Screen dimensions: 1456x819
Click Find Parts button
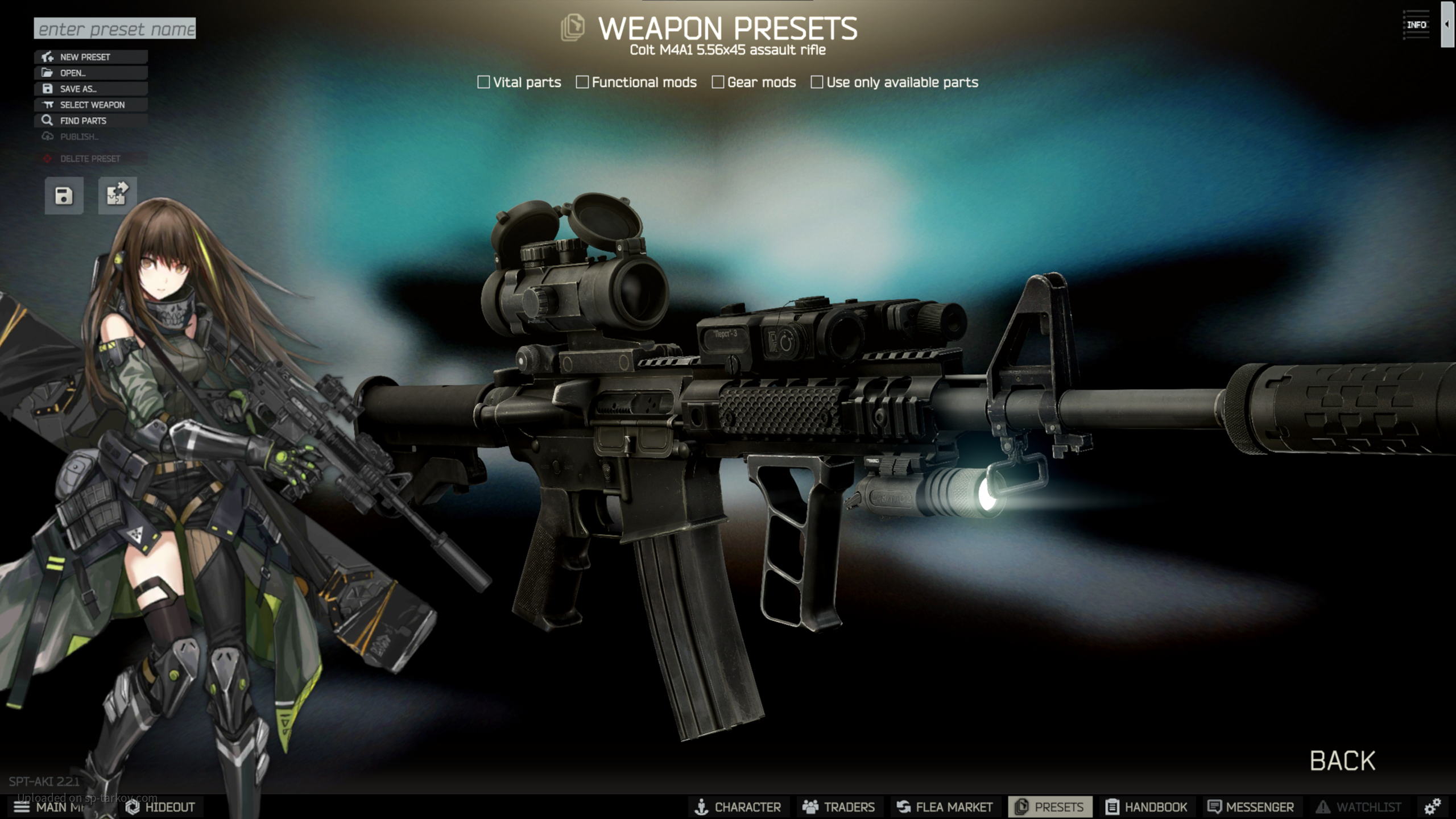click(x=91, y=121)
